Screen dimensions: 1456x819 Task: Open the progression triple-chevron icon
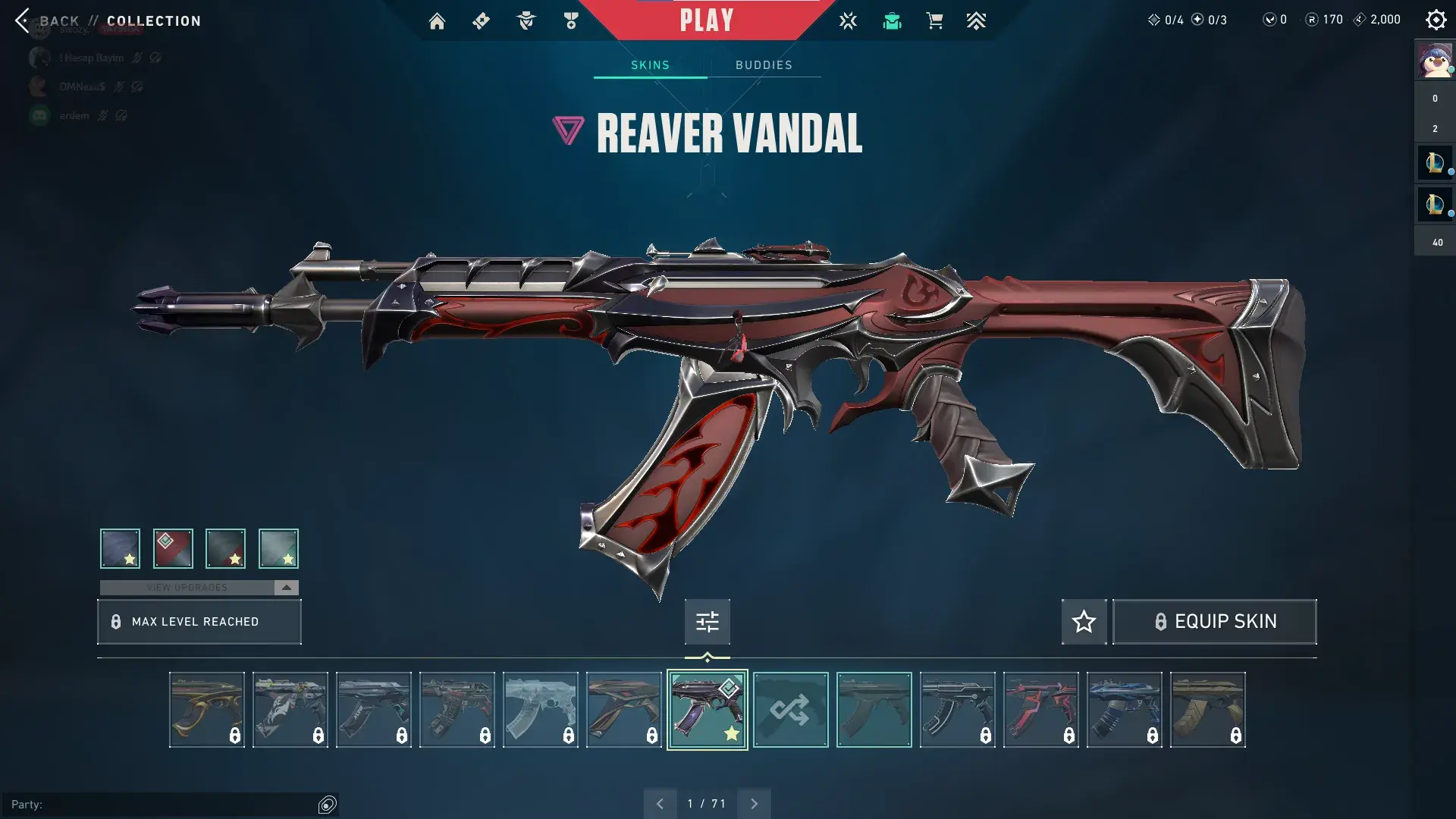(x=977, y=20)
